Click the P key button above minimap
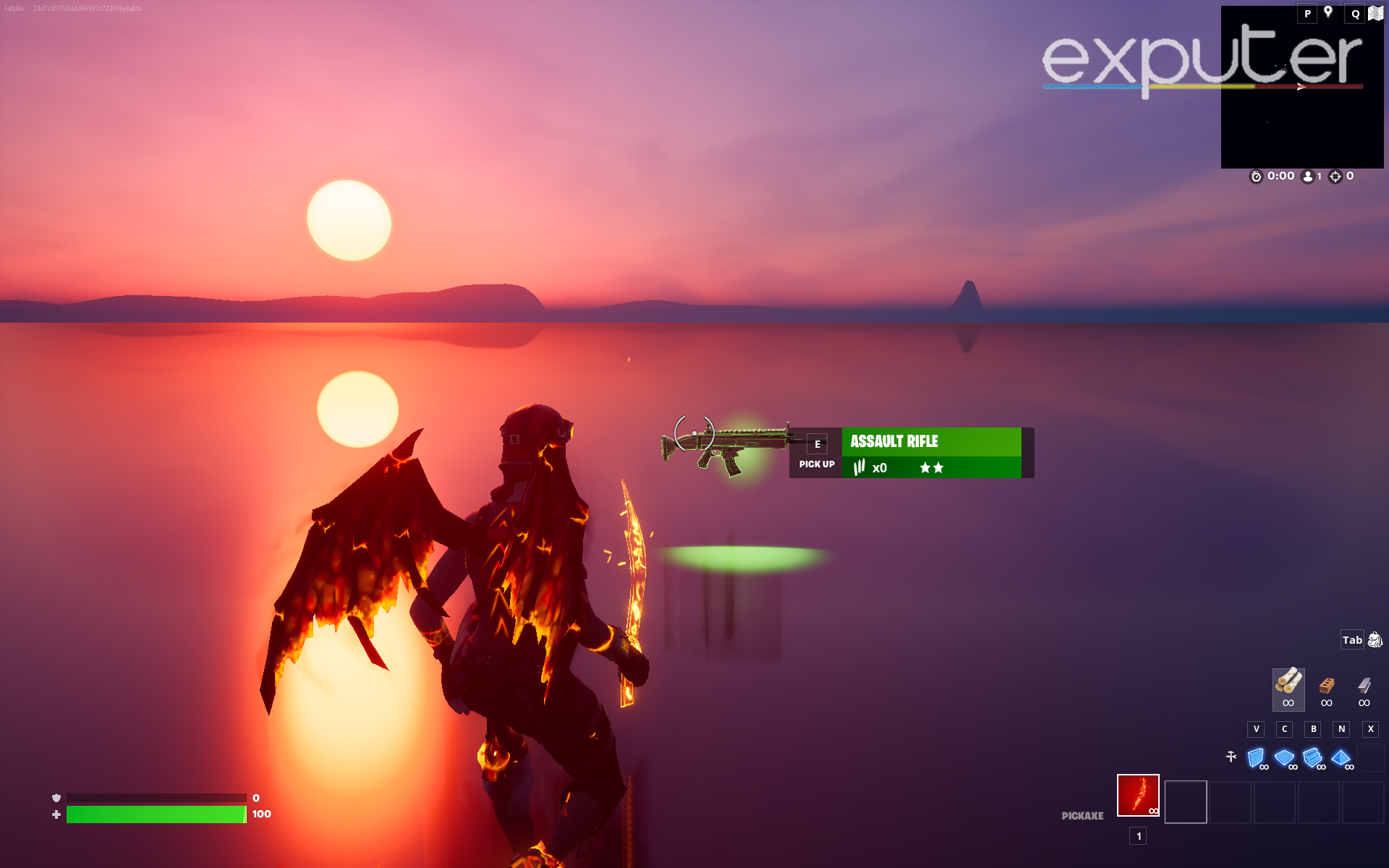This screenshot has width=1389, height=868. (x=1307, y=13)
